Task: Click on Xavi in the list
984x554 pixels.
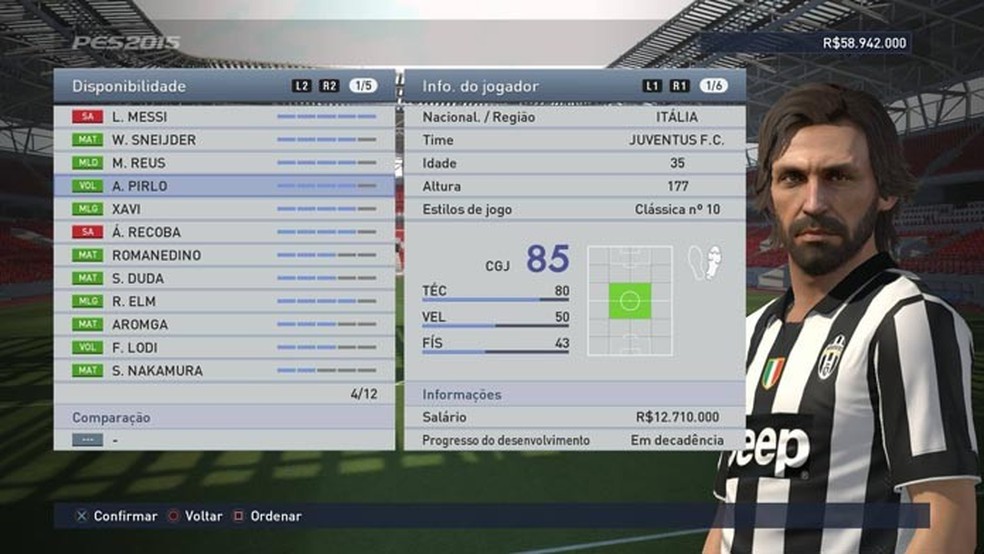Action: 225,209
